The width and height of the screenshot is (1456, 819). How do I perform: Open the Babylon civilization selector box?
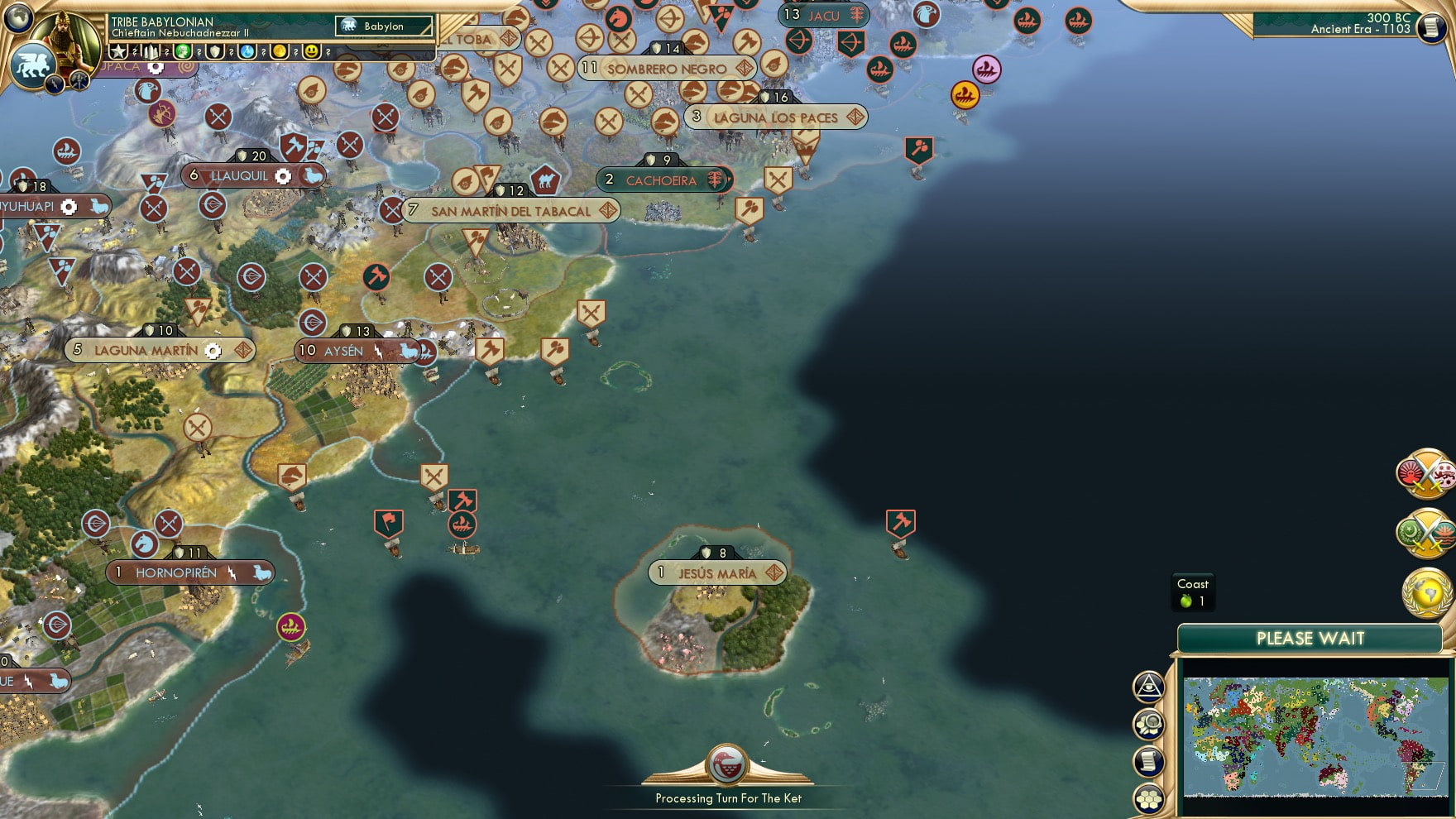(x=383, y=26)
